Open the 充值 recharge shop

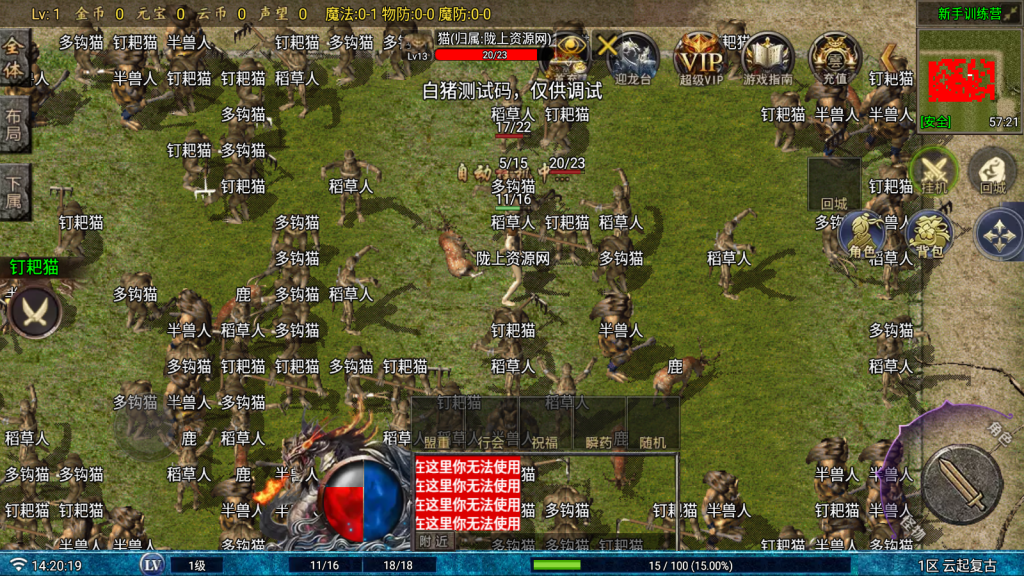pos(834,56)
